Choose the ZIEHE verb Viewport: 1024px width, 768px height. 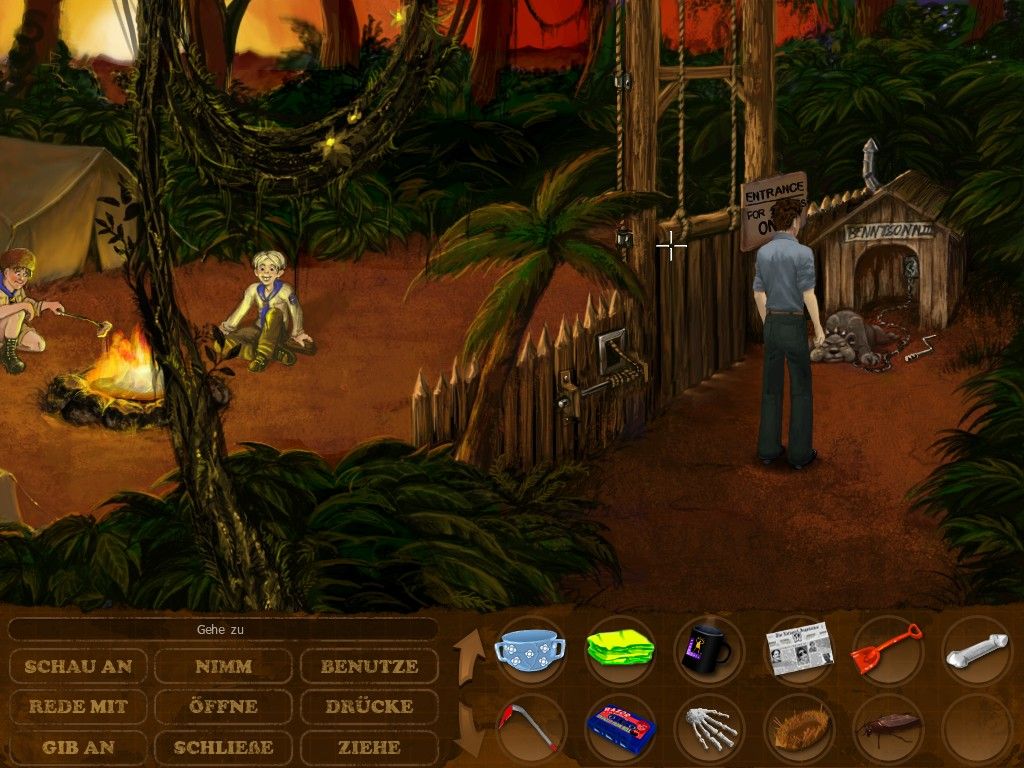coord(369,747)
